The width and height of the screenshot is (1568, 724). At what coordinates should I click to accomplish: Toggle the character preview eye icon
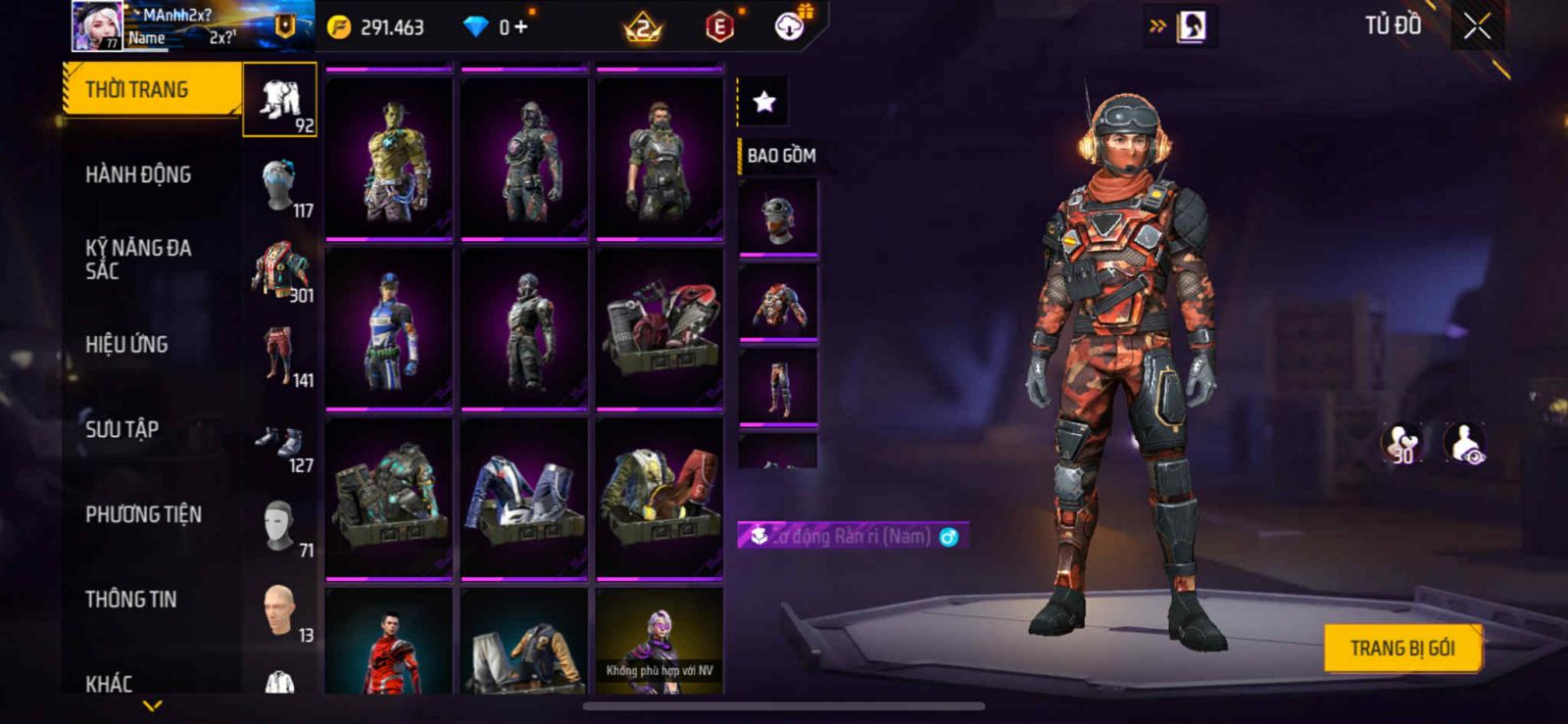pyautogui.click(x=1465, y=444)
